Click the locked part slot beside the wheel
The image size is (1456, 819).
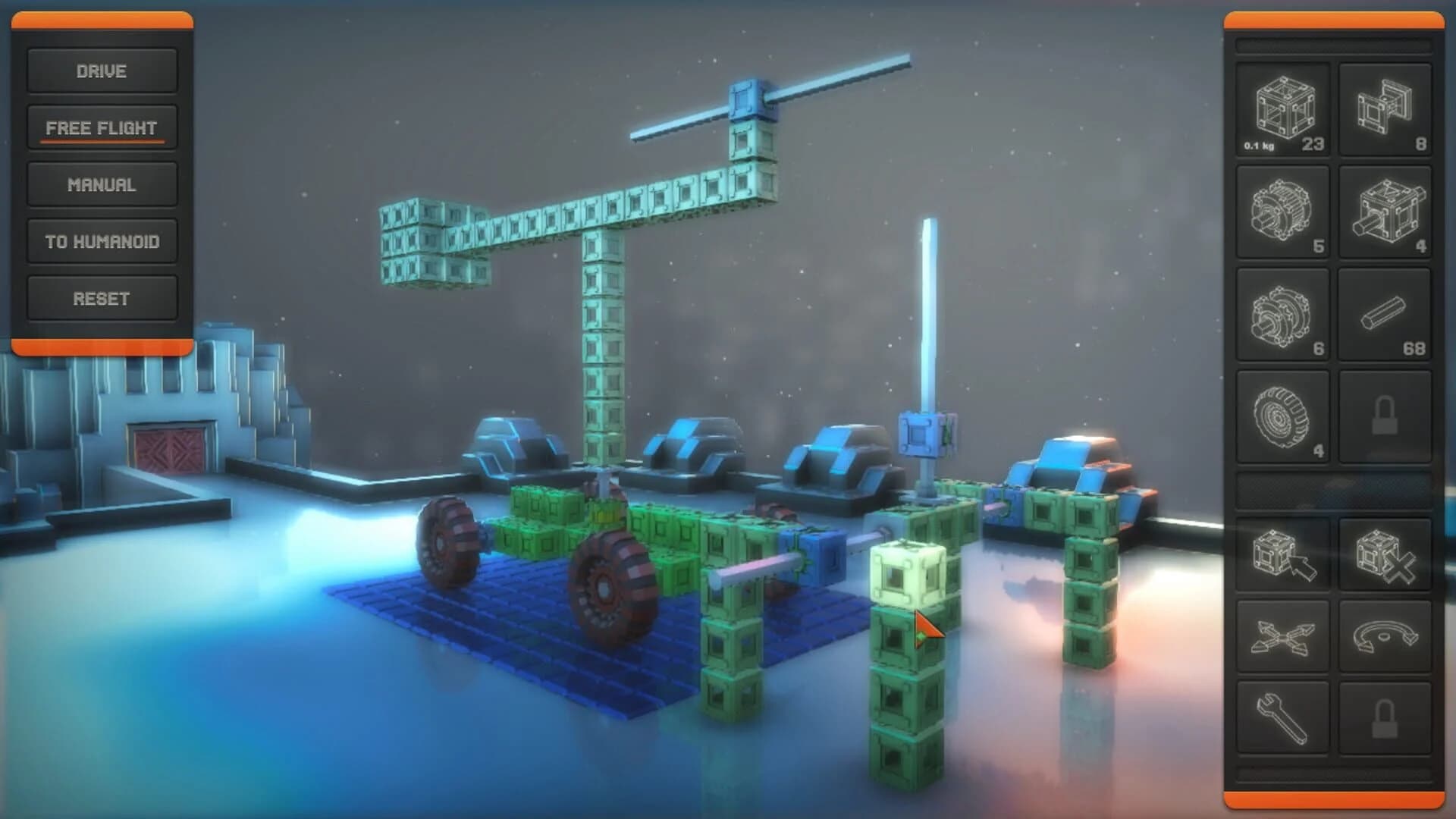tap(1385, 416)
